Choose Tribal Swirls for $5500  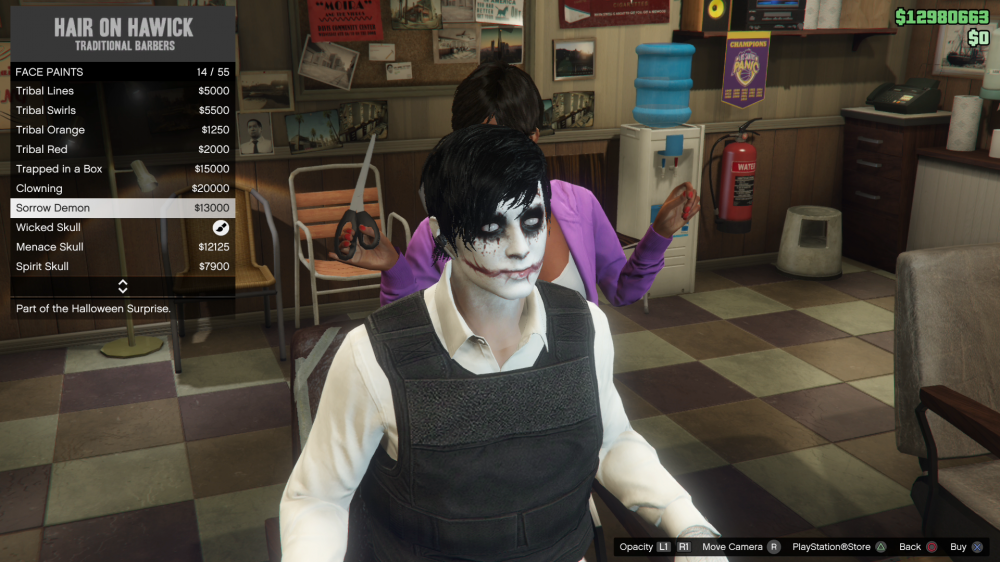click(x=122, y=110)
